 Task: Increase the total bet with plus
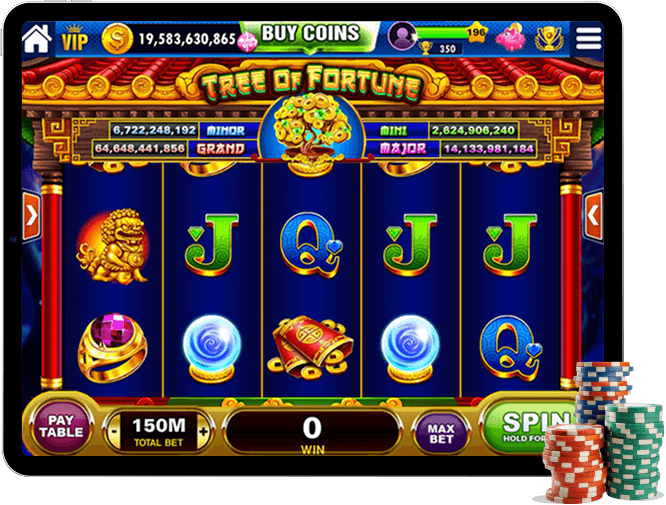[x=204, y=431]
